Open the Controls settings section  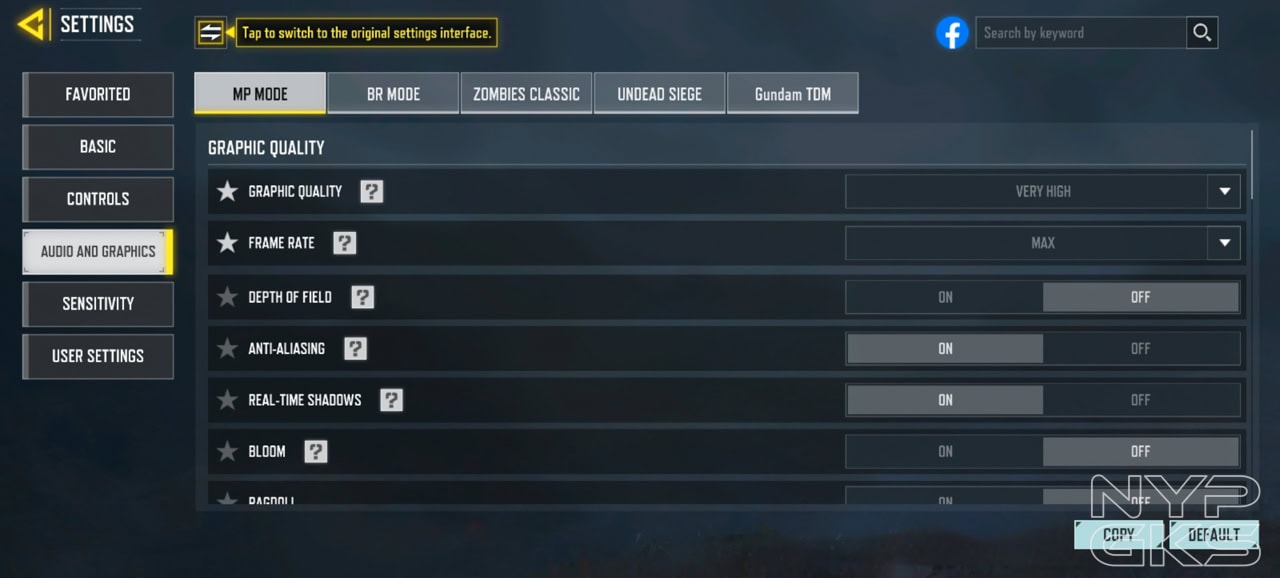tap(98, 199)
